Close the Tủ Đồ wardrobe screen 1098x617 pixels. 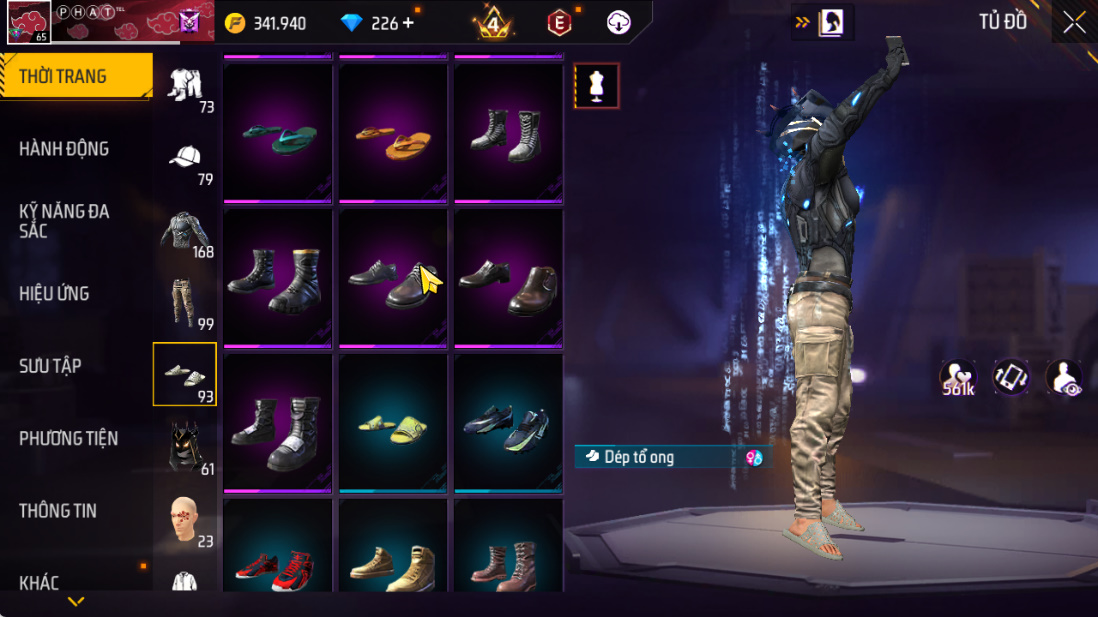(1075, 23)
